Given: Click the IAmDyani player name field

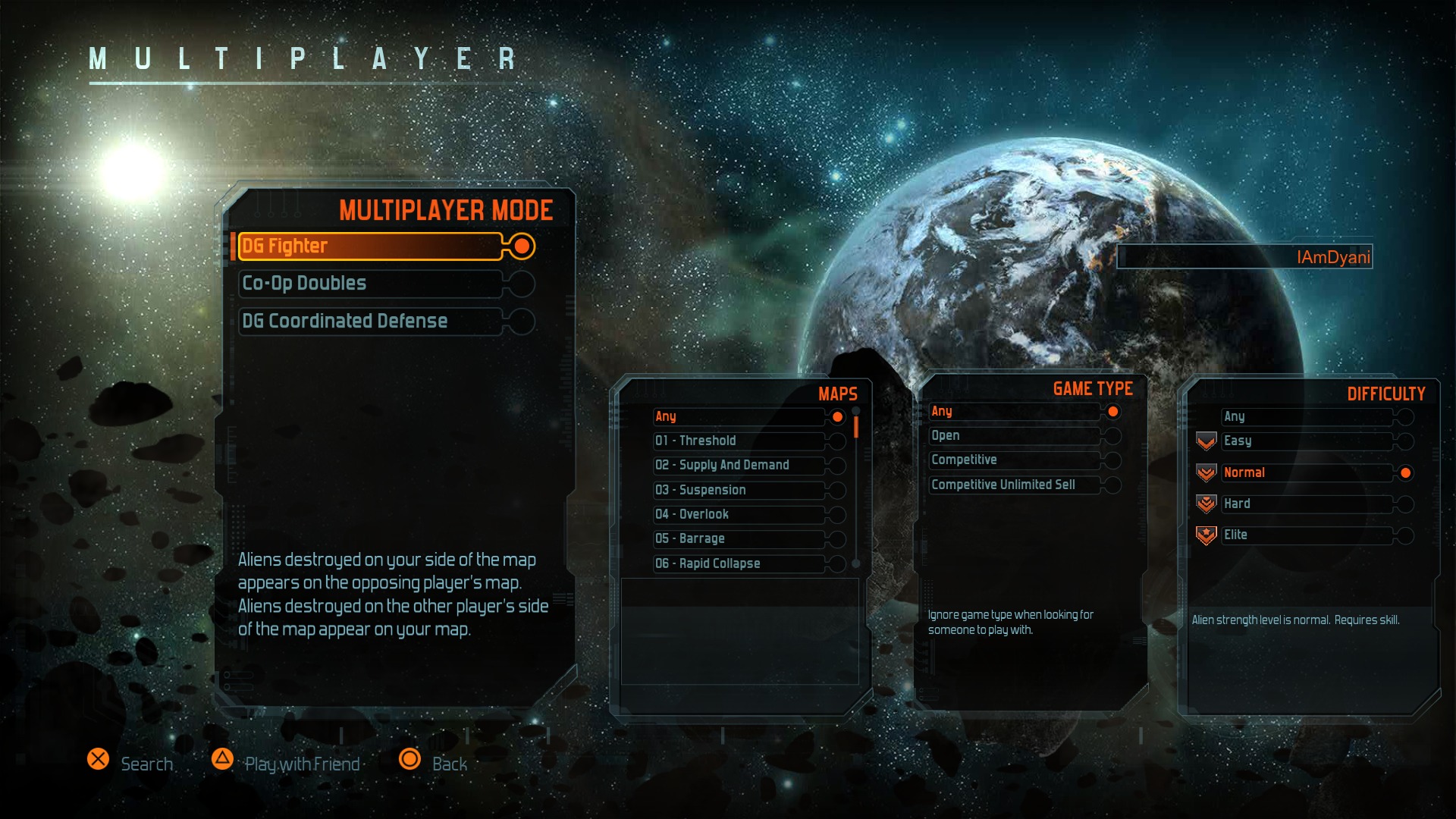Looking at the screenshot, I should click(x=1244, y=256).
